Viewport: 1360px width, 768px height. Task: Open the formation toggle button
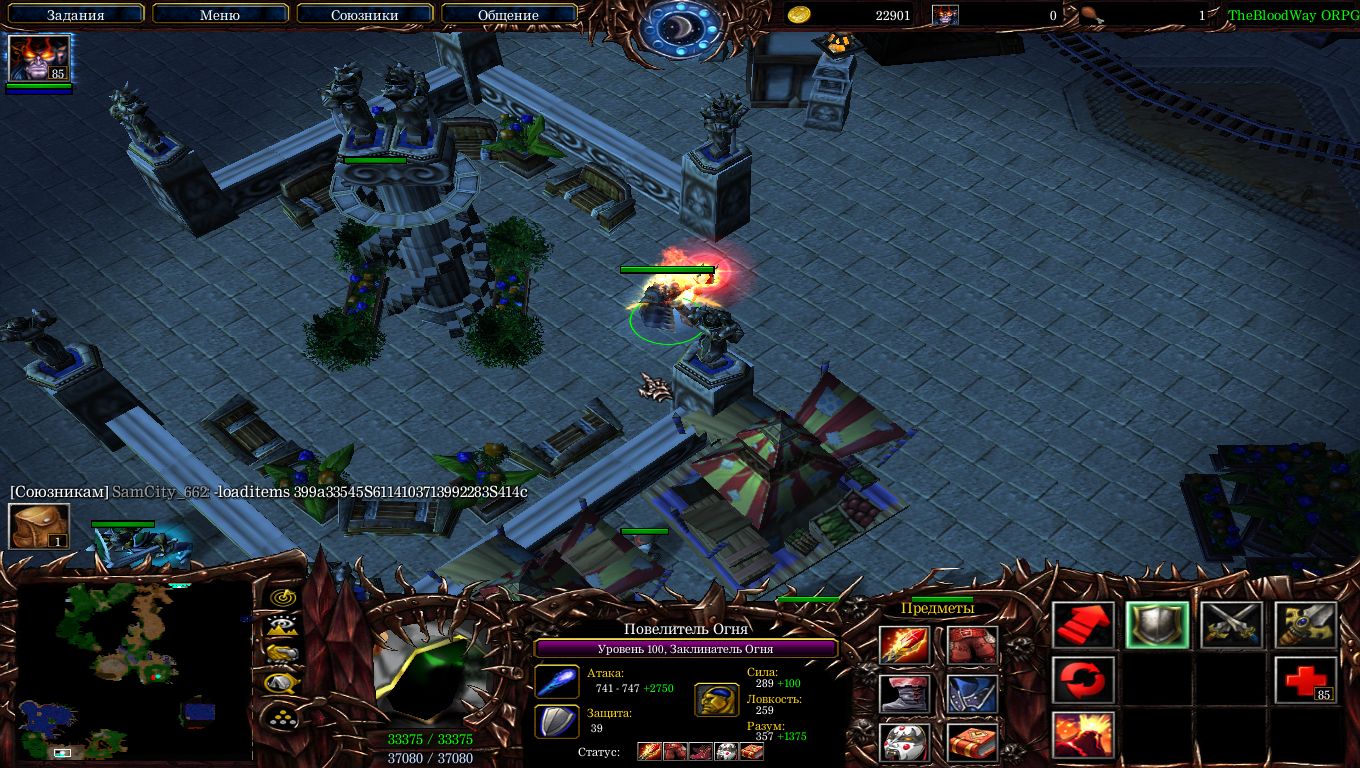(x=283, y=716)
